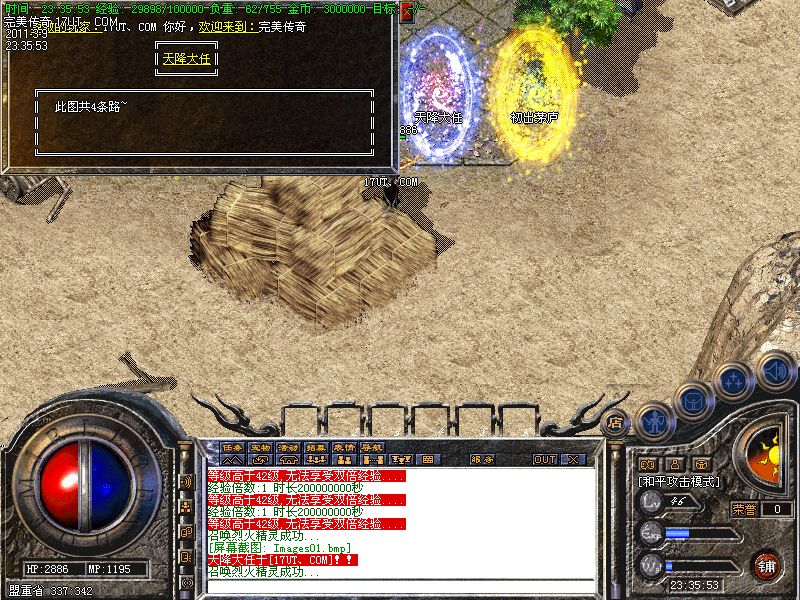
Task: Open the 铺 stall button
Action: 765,564
